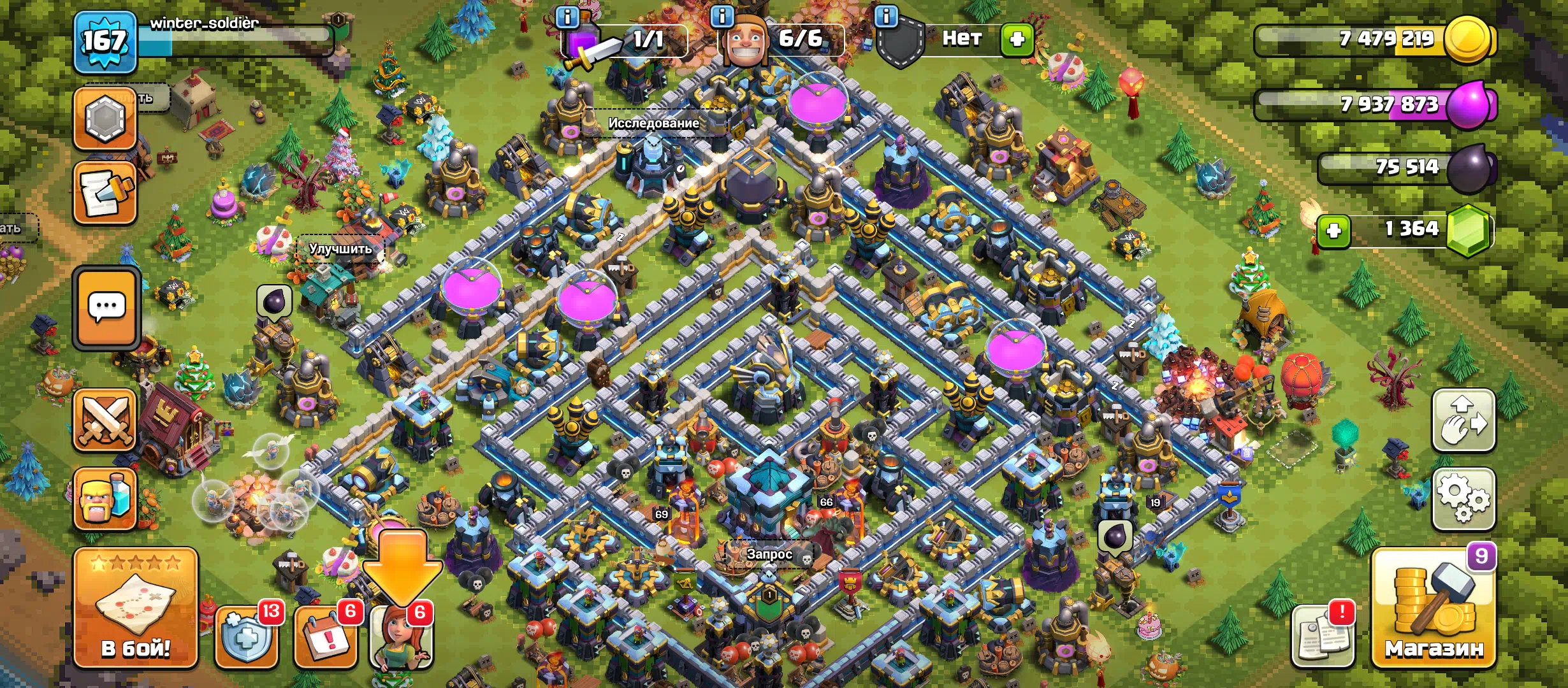Show laboratory info next to 1/1
The height and width of the screenshot is (688, 1568).
tap(567, 17)
